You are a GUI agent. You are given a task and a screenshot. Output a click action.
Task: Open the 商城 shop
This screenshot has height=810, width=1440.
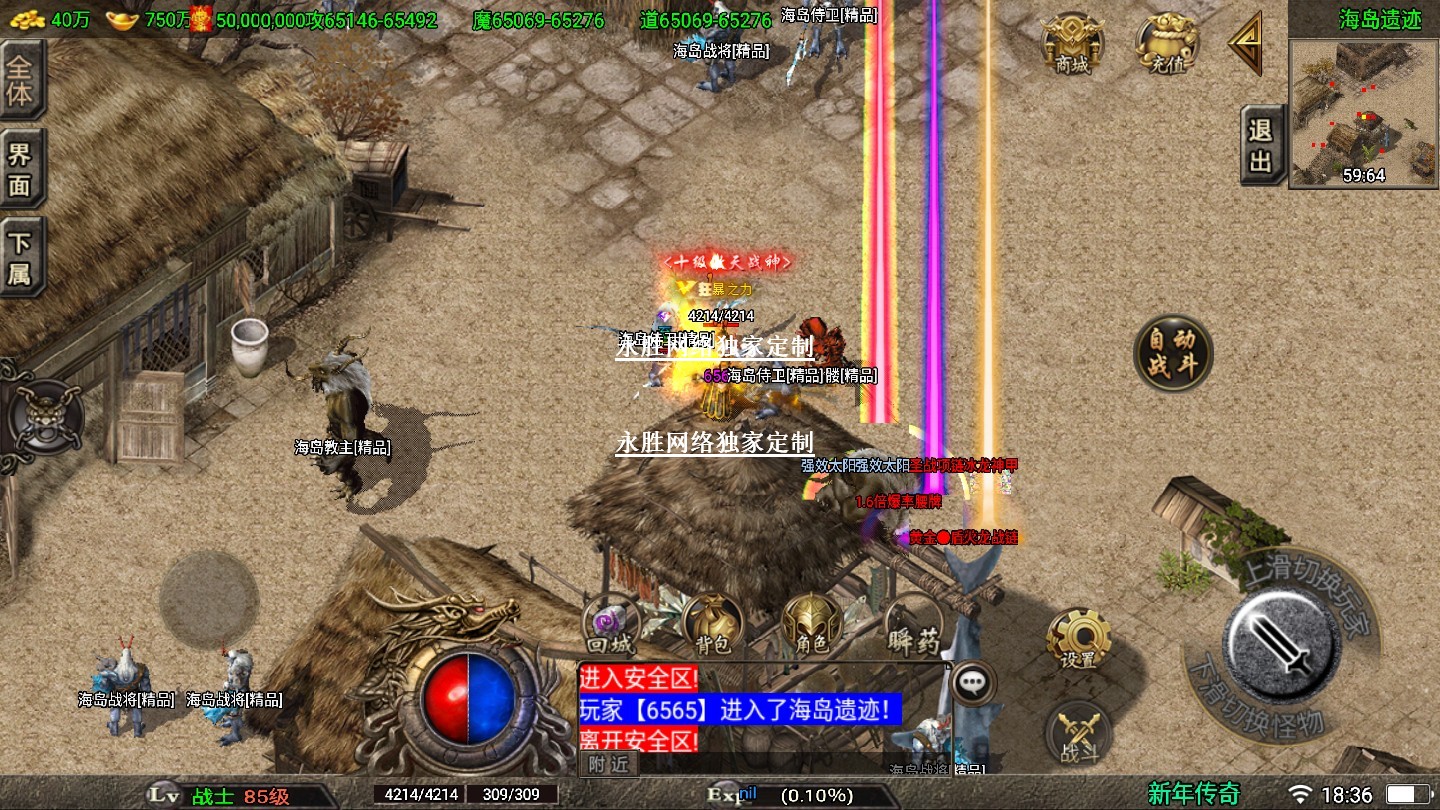1073,44
